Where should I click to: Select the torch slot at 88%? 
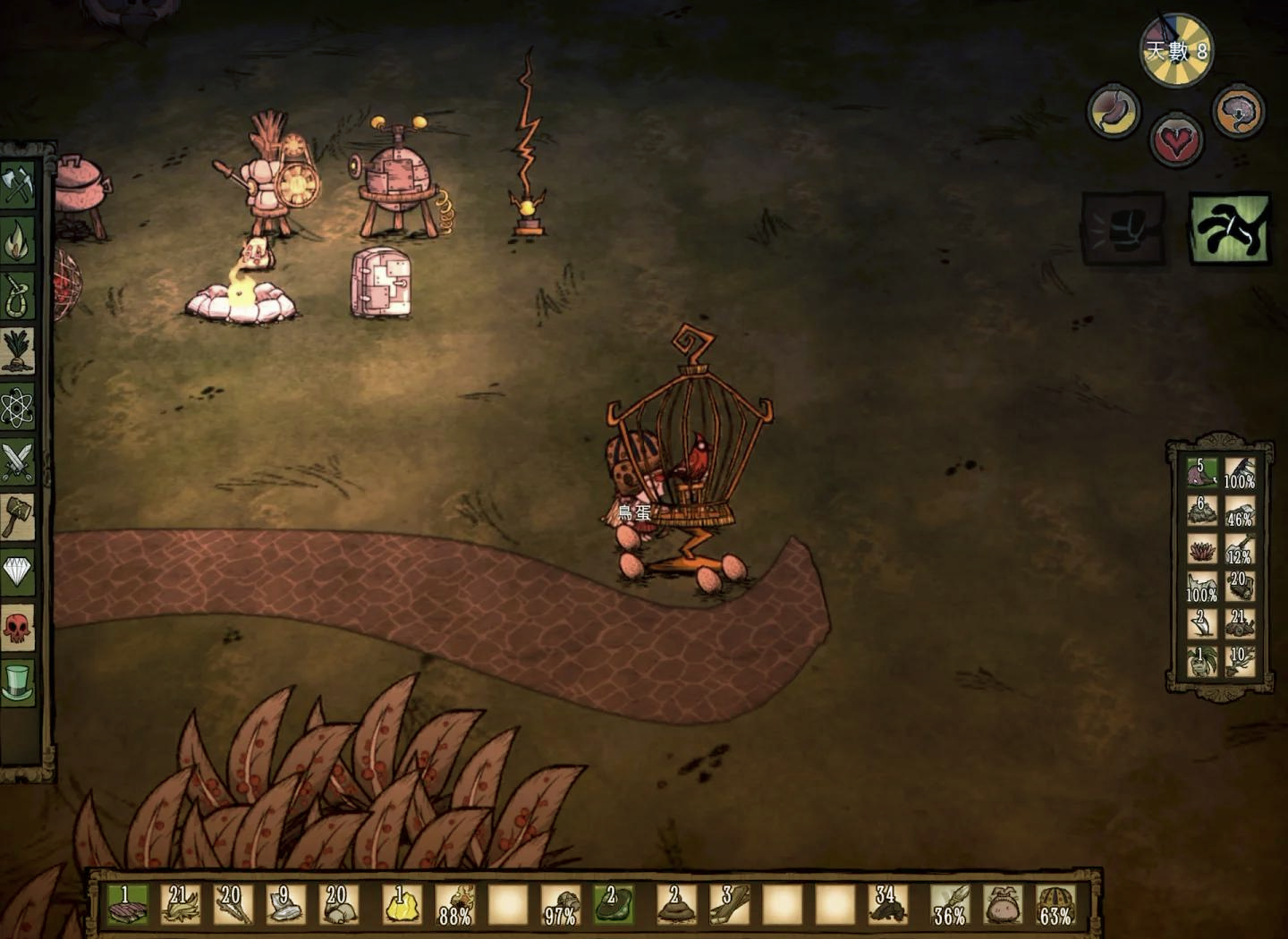click(454, 905)
